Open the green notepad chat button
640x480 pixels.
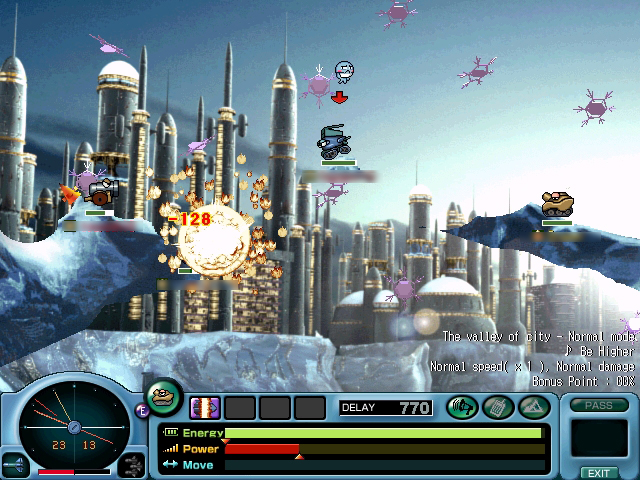pos(497,407)
